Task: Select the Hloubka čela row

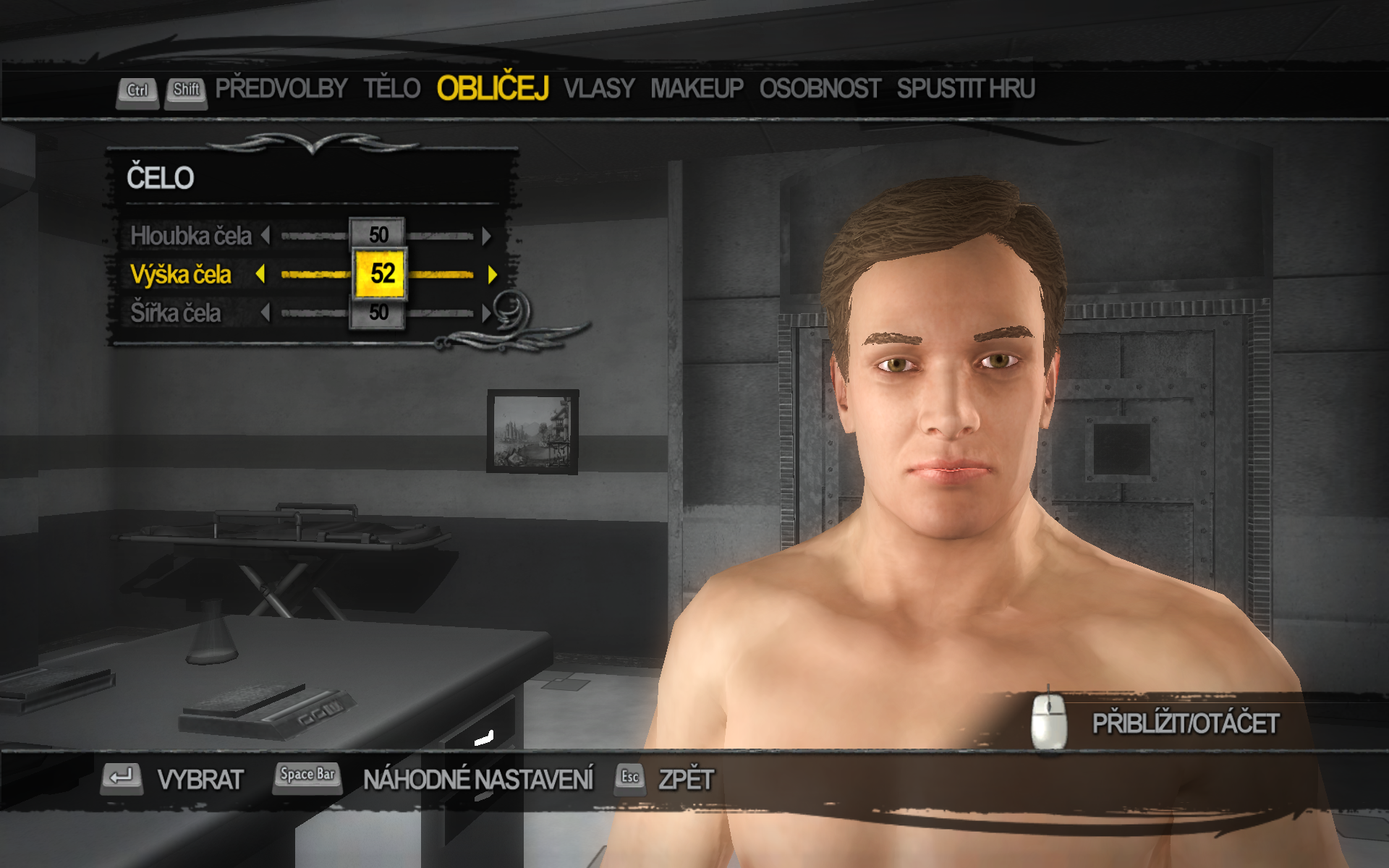Action: click(191, 236)
